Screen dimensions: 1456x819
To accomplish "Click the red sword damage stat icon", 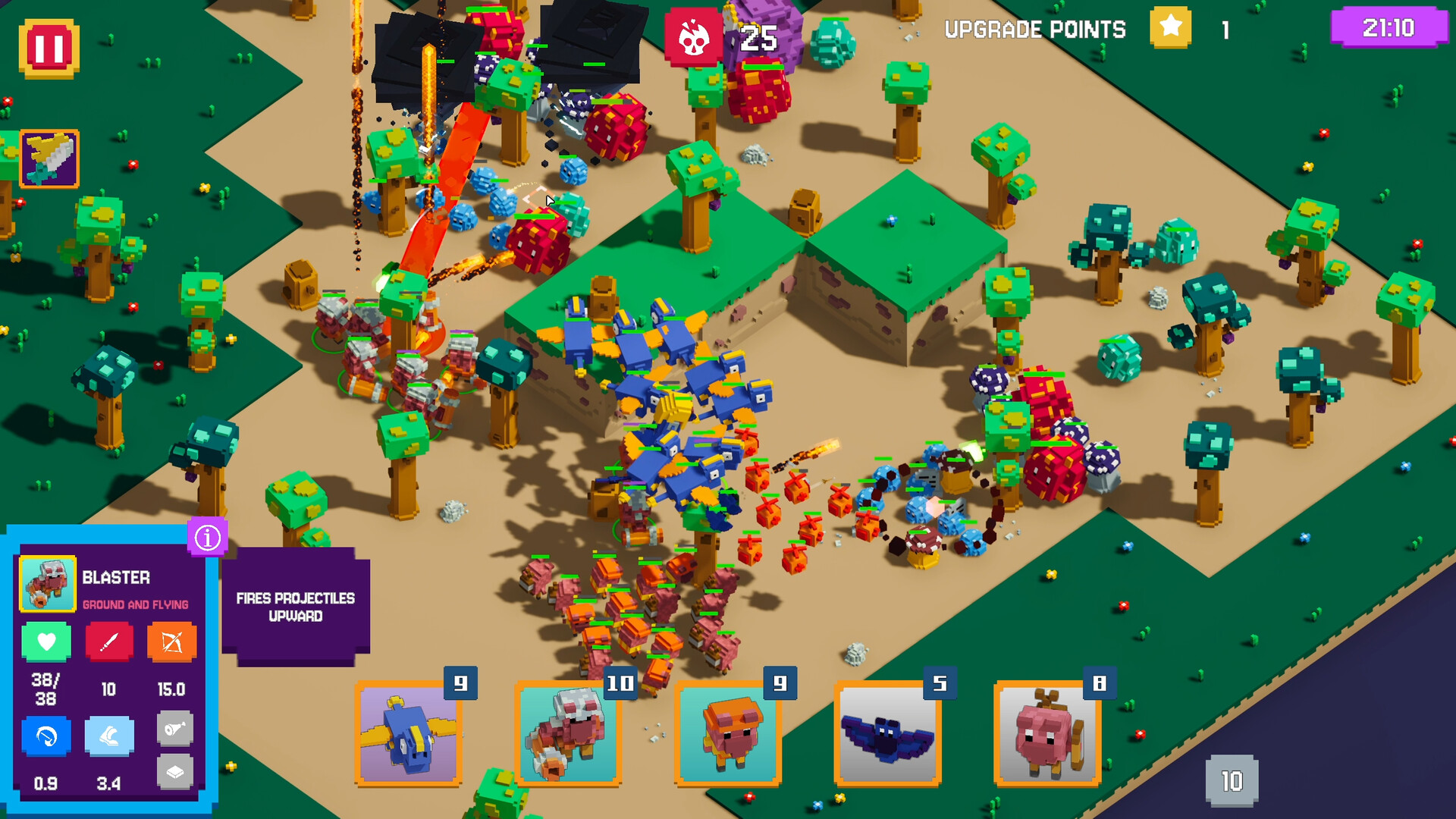I will point(108,641).
